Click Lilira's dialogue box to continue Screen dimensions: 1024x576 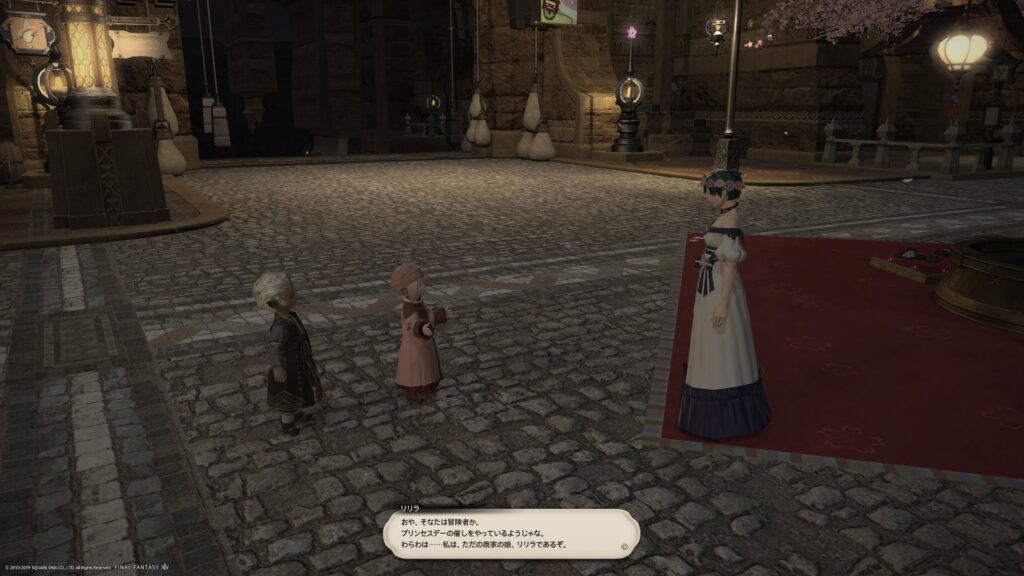tap(510, 534)
